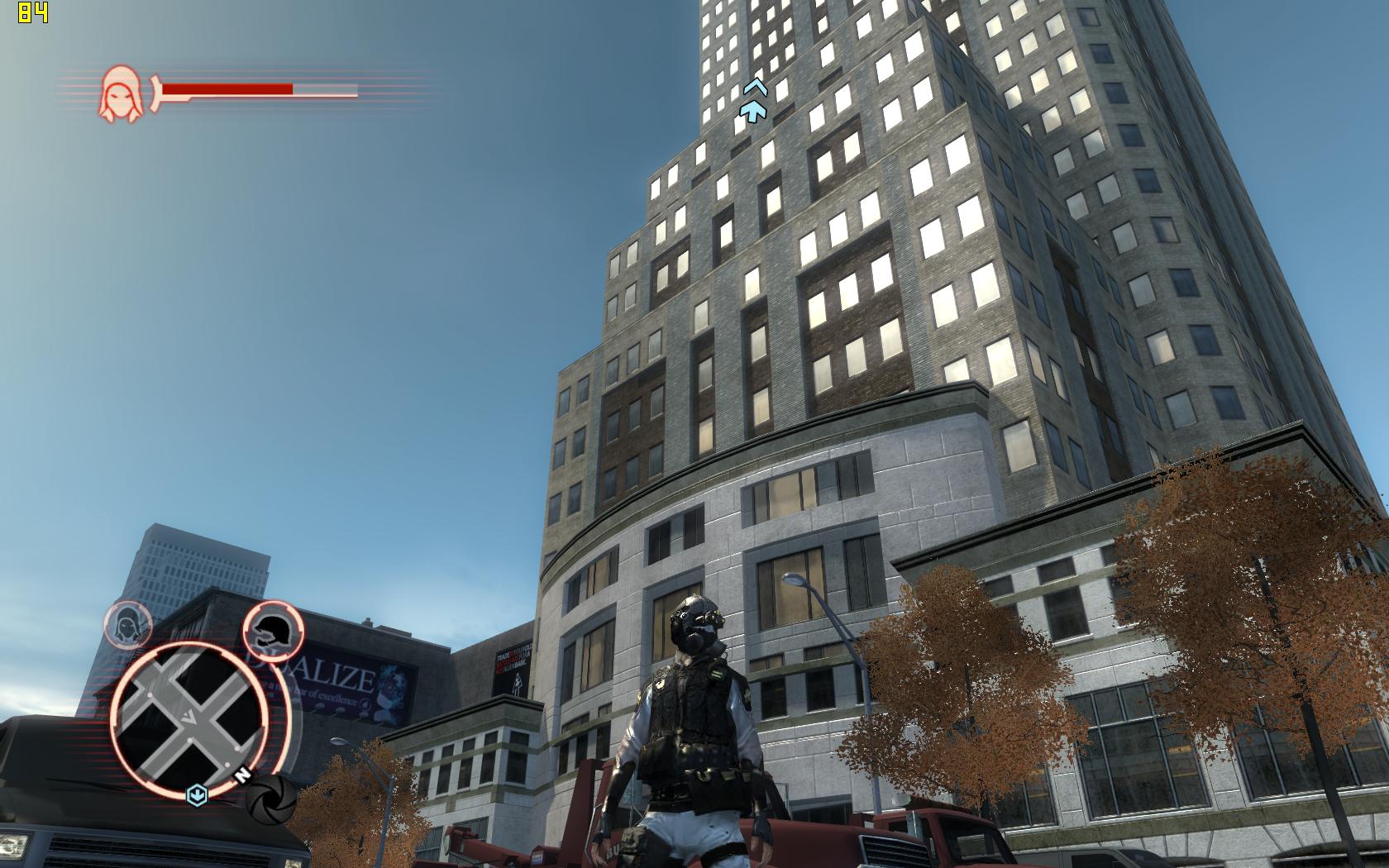Screen dimensions: 1389x868
Task: Click the blue hexagon objective marker on minimap
Action: coord(196,794)
